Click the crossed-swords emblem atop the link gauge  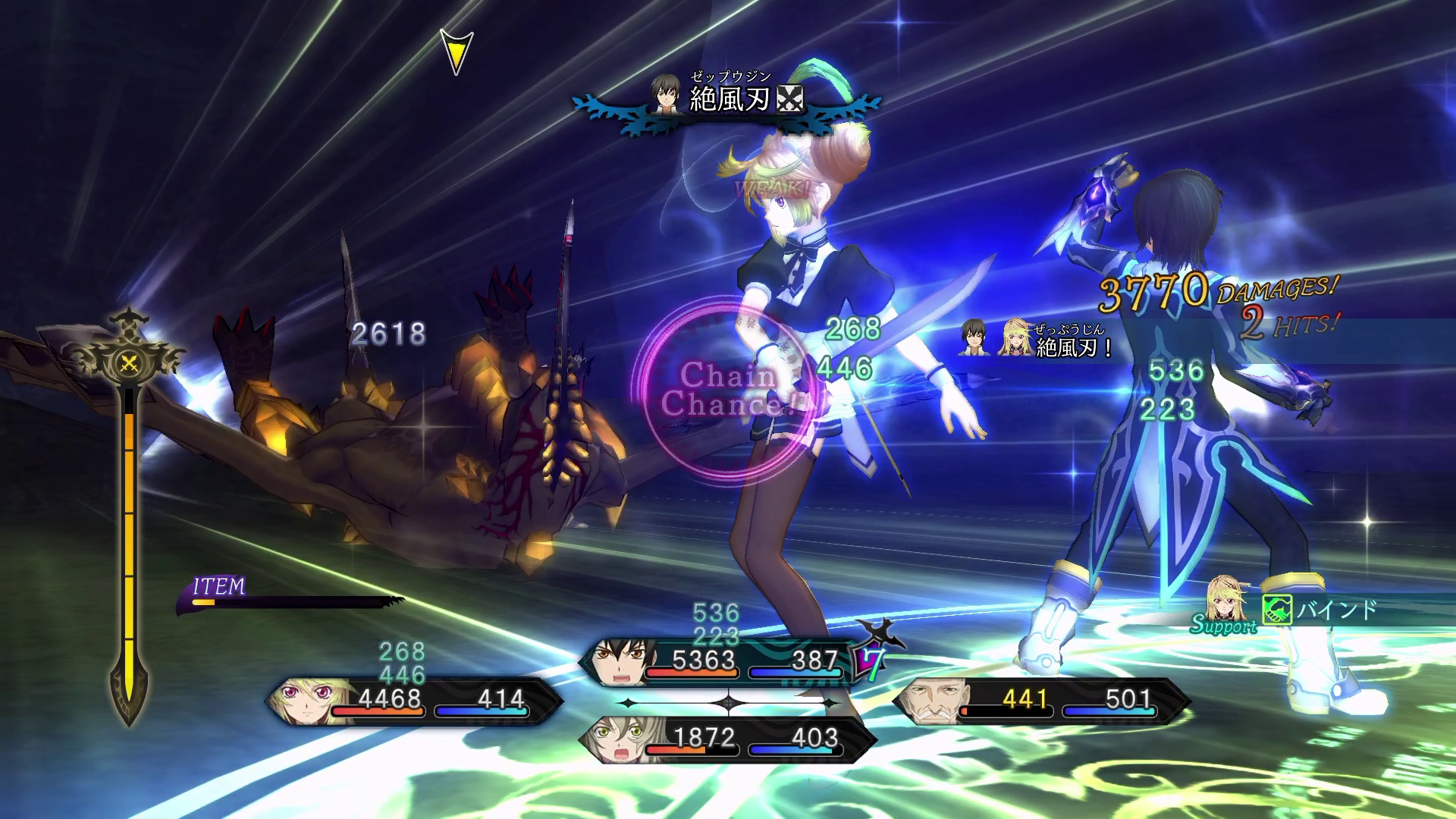[x=130, y=364]
